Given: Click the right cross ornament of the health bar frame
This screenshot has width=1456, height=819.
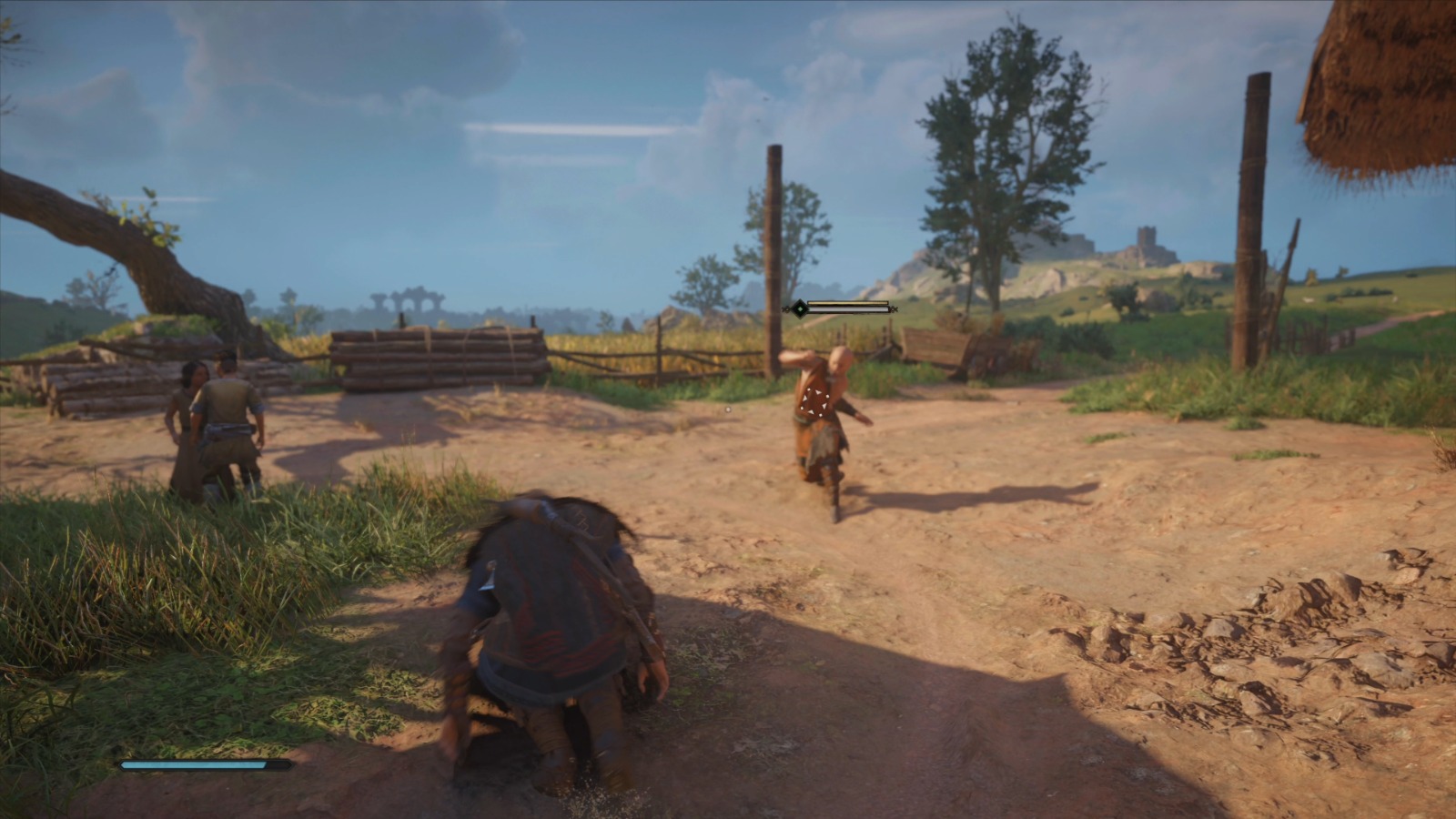Looking at the screenshot, I should click(x=894, y=309).
